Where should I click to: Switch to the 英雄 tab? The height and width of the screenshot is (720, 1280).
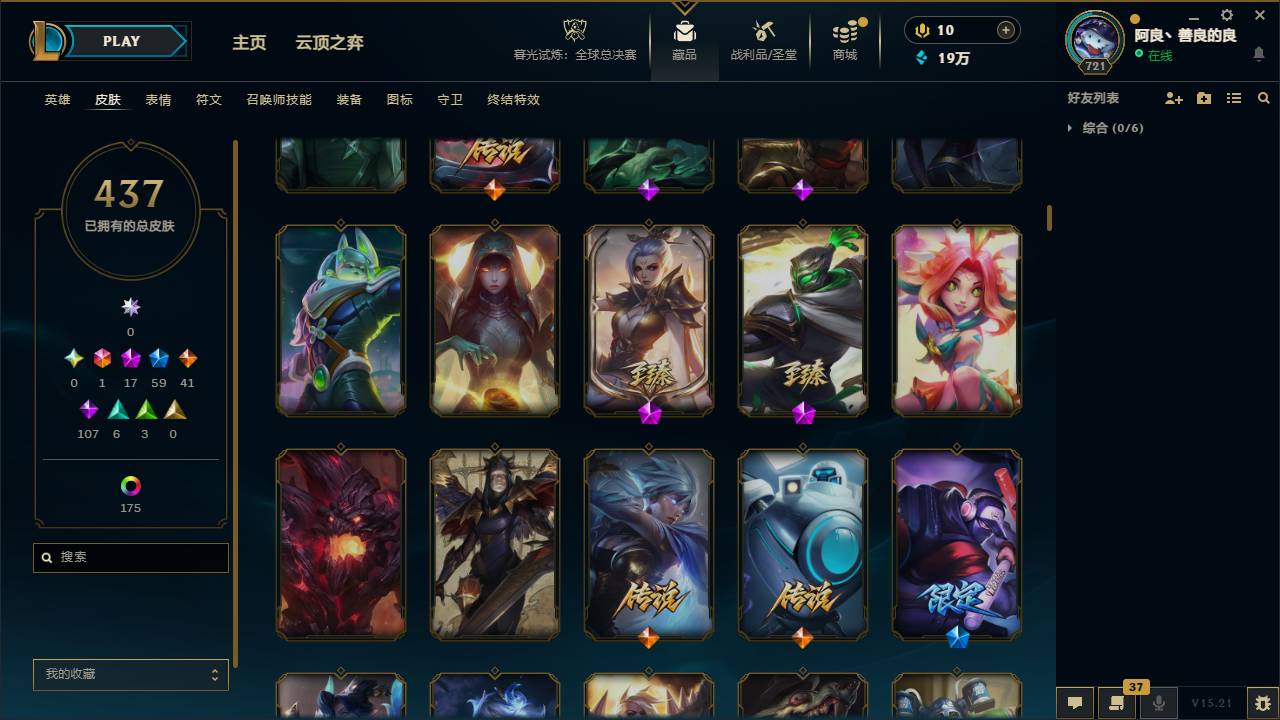[56, 100]
